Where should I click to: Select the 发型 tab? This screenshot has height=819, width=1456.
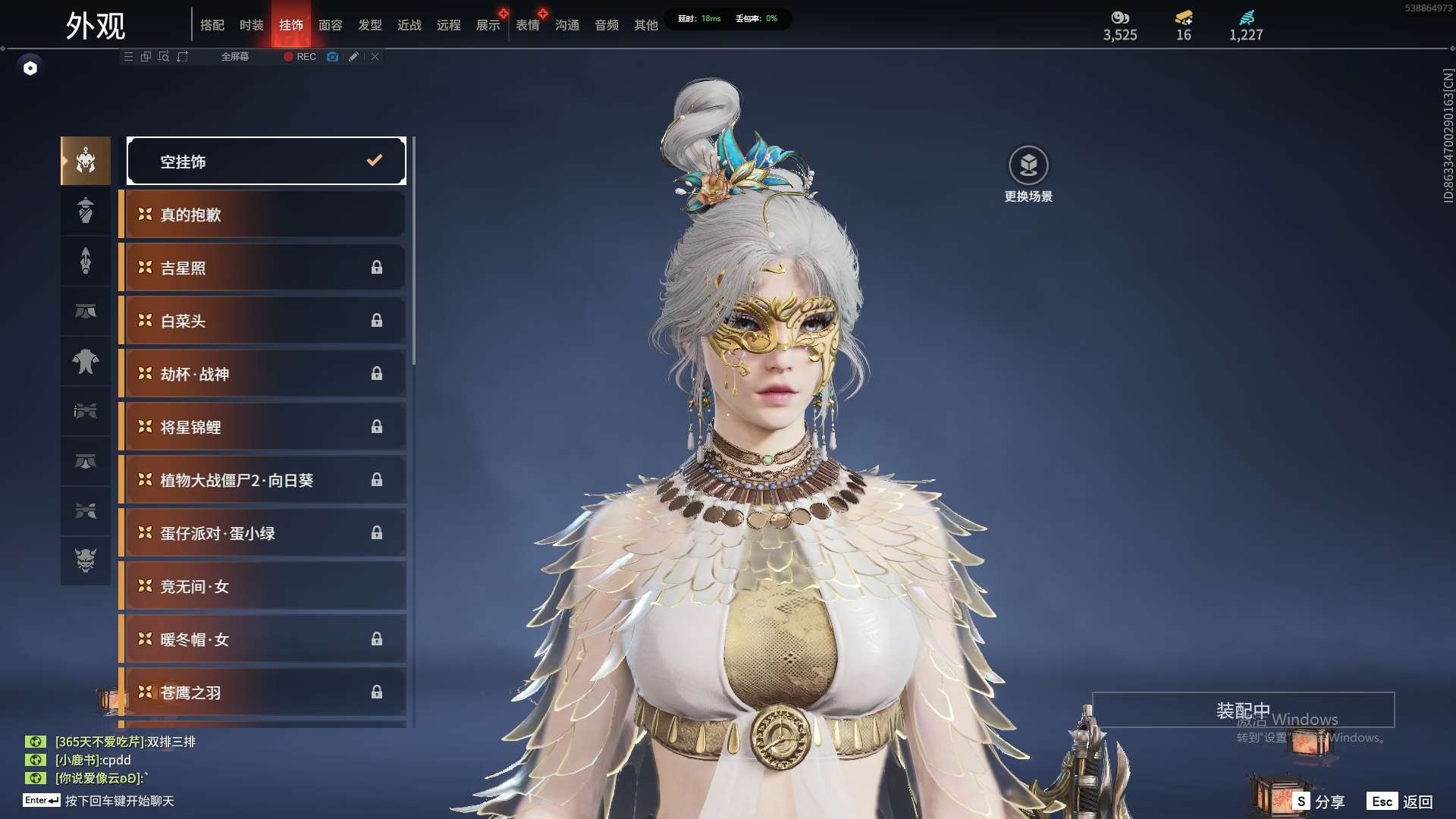tap(369, 25)
